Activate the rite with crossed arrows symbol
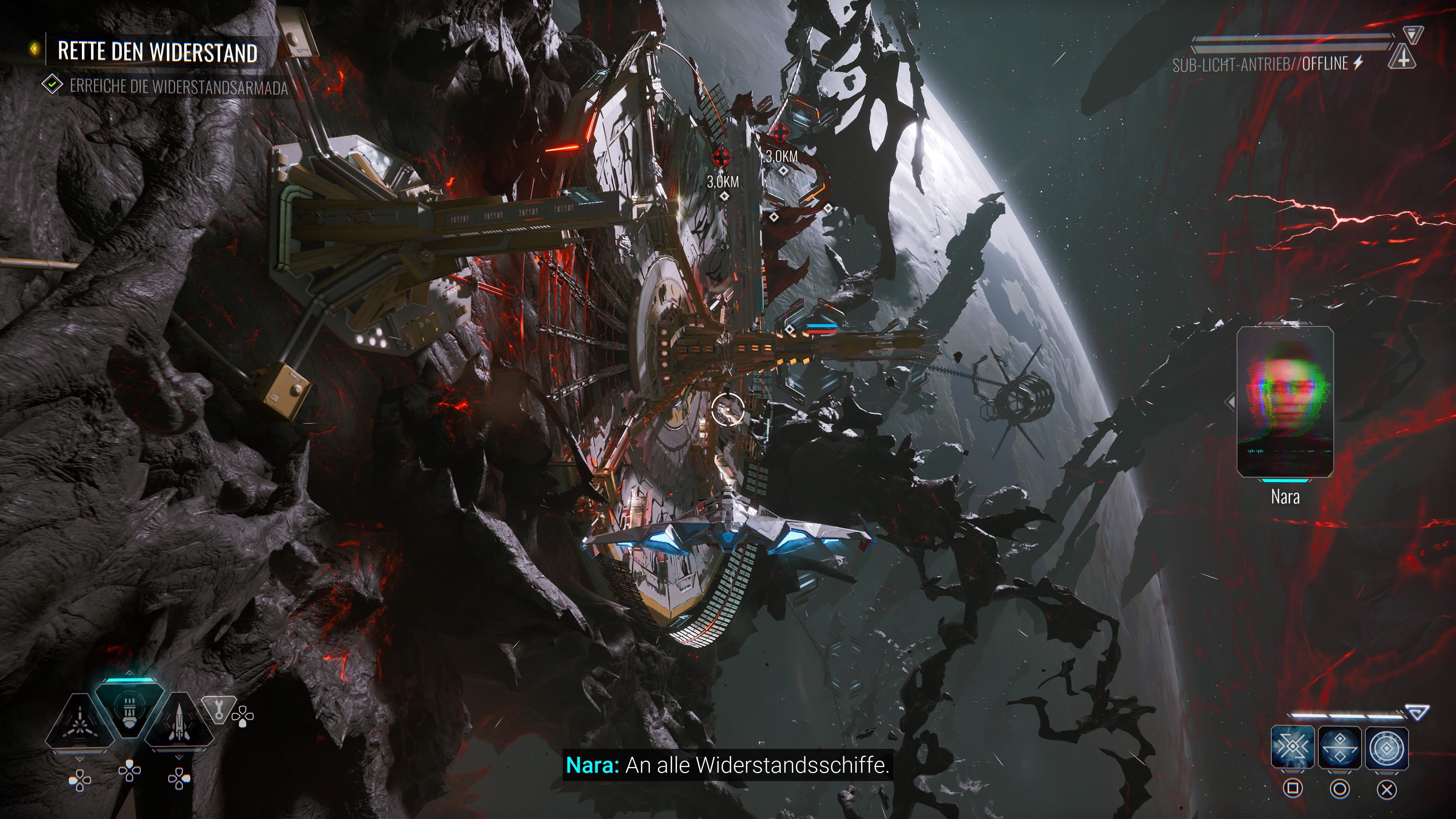 click(x=1293, y=748)
